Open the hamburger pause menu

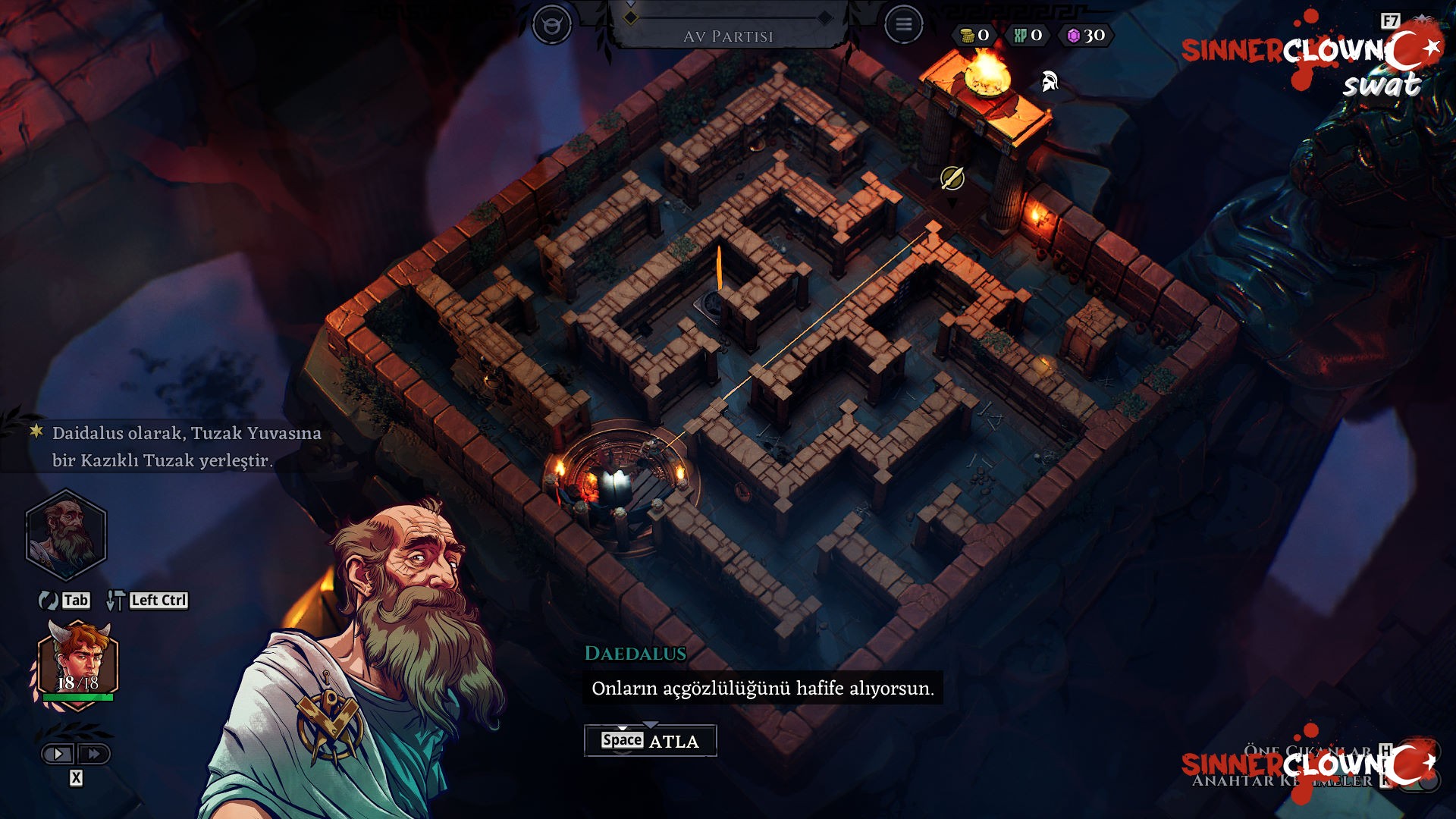click(903, 25)
